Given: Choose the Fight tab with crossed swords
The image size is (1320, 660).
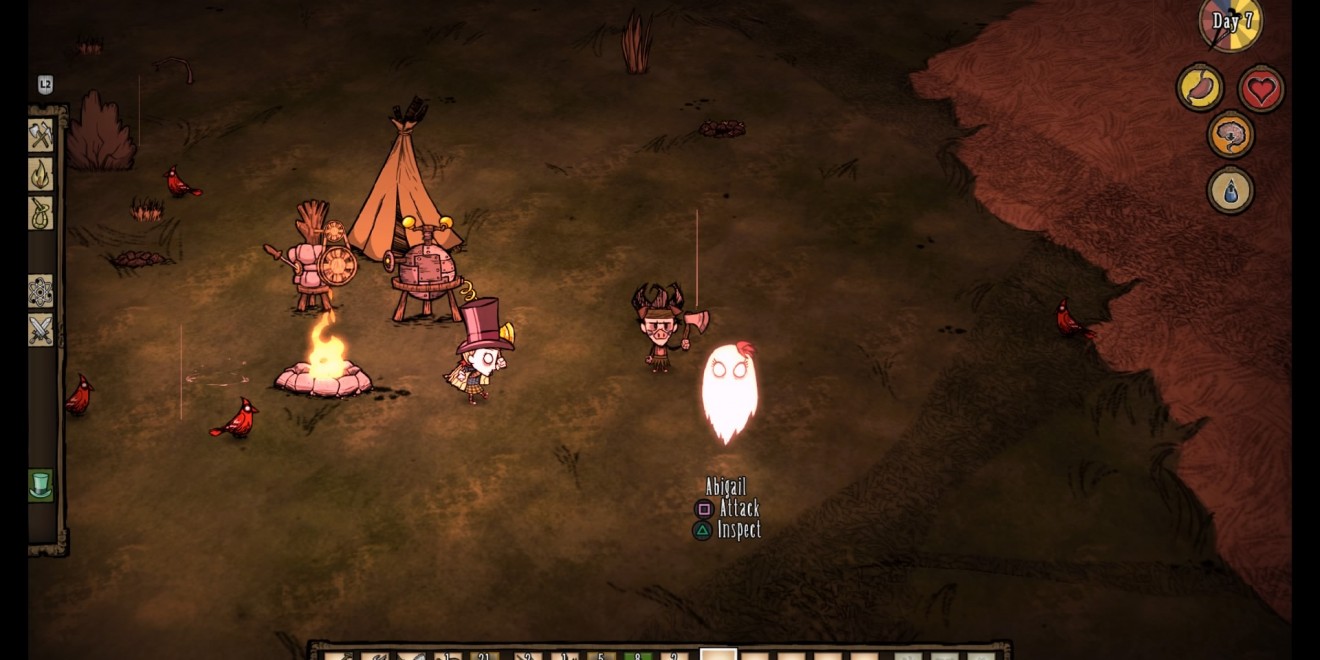Looking at the screenshot, I should (x=41, y=330).
